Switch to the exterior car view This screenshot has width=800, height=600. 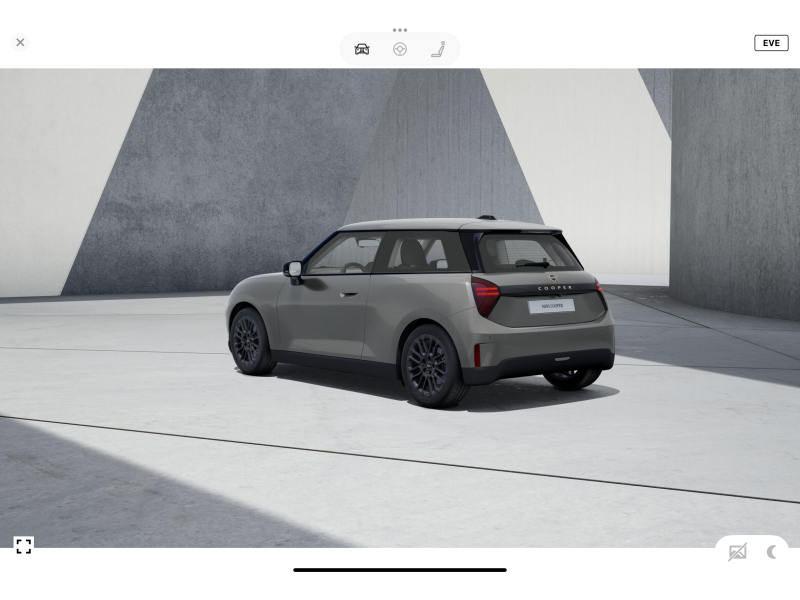coord(362,49)
